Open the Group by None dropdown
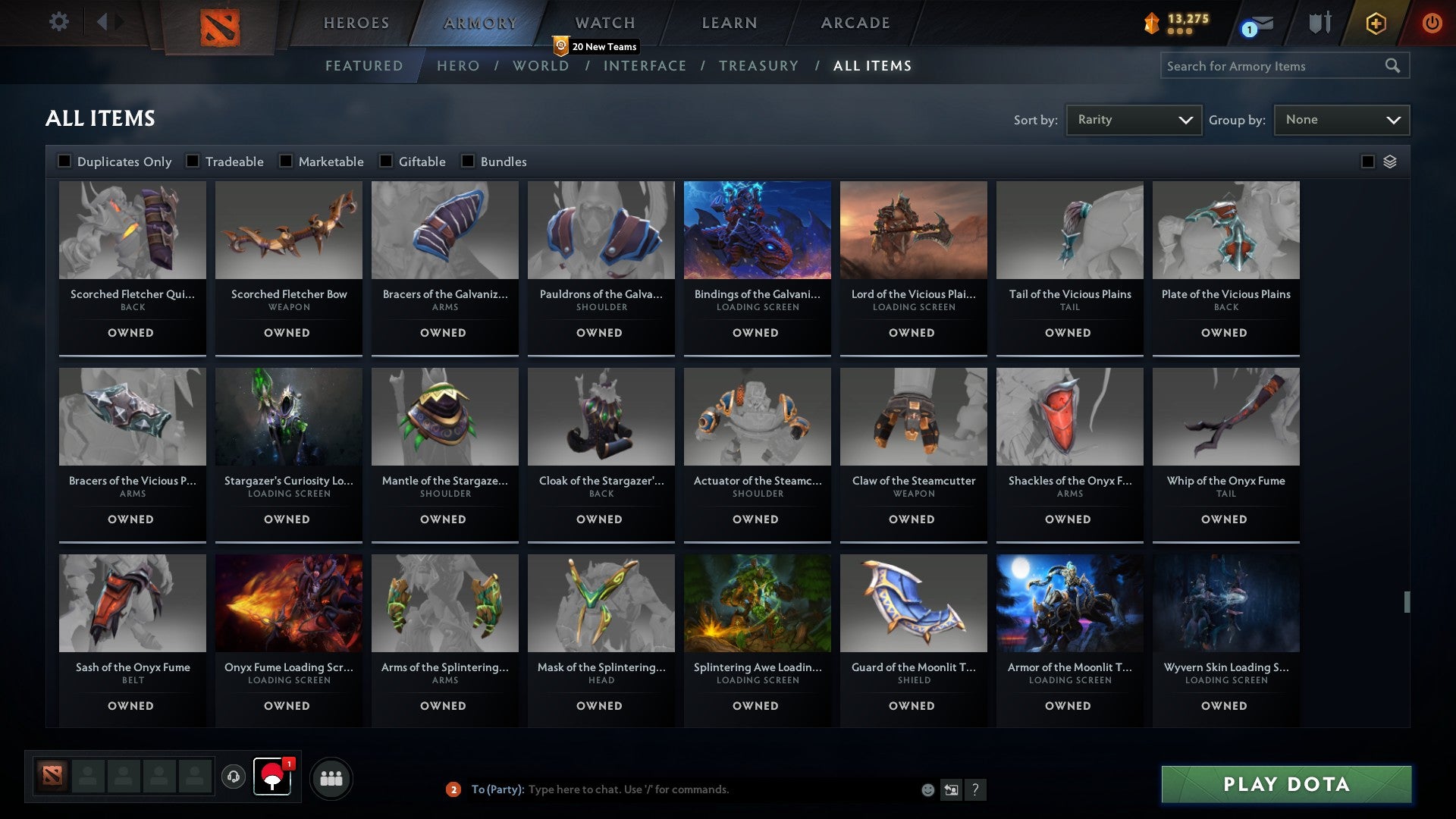The image size is (1456, 819). (1341, 119)
